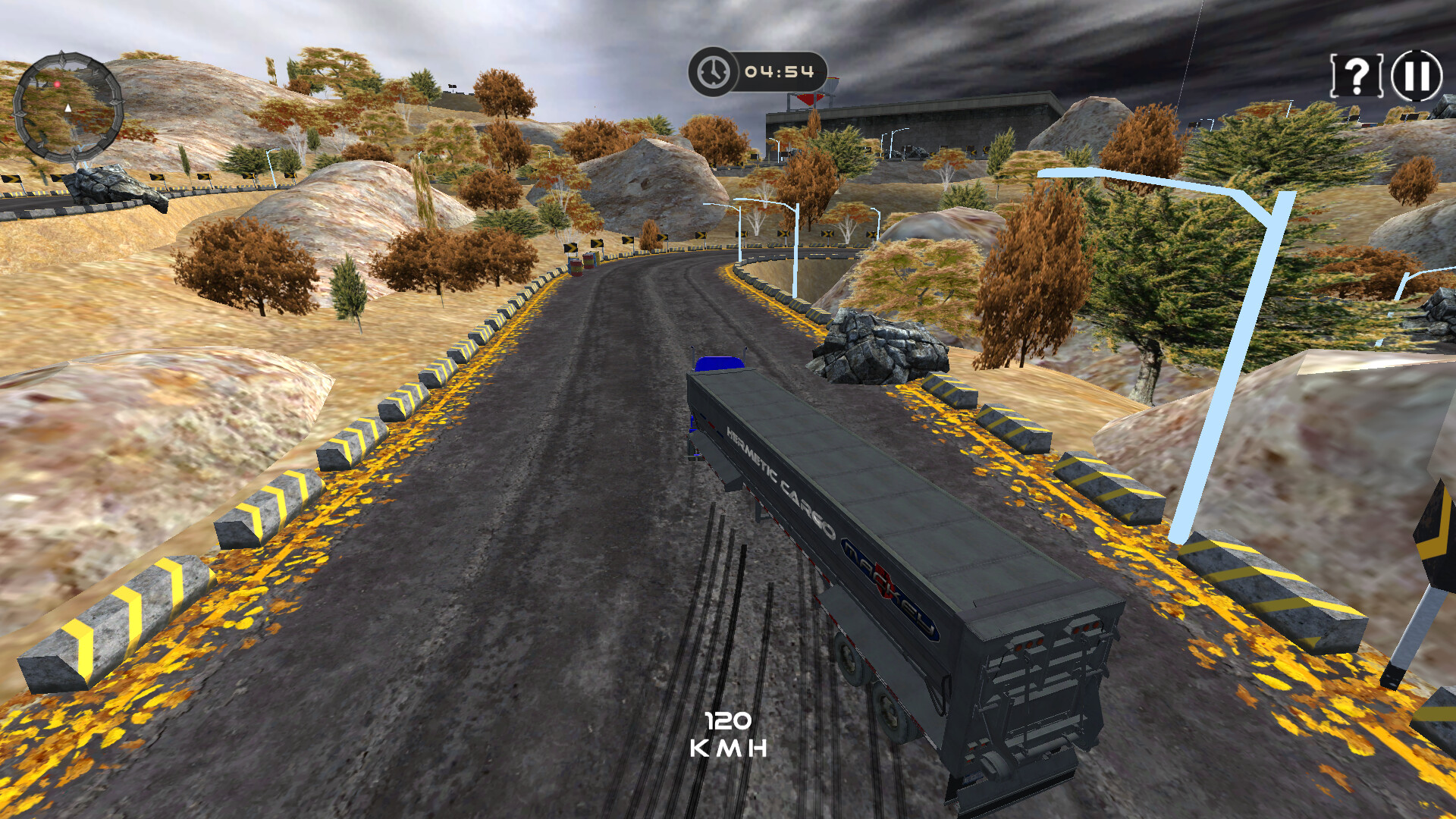Pause the game with the pause icon
Screen dimensions: 1456x819
point(1415,77)
